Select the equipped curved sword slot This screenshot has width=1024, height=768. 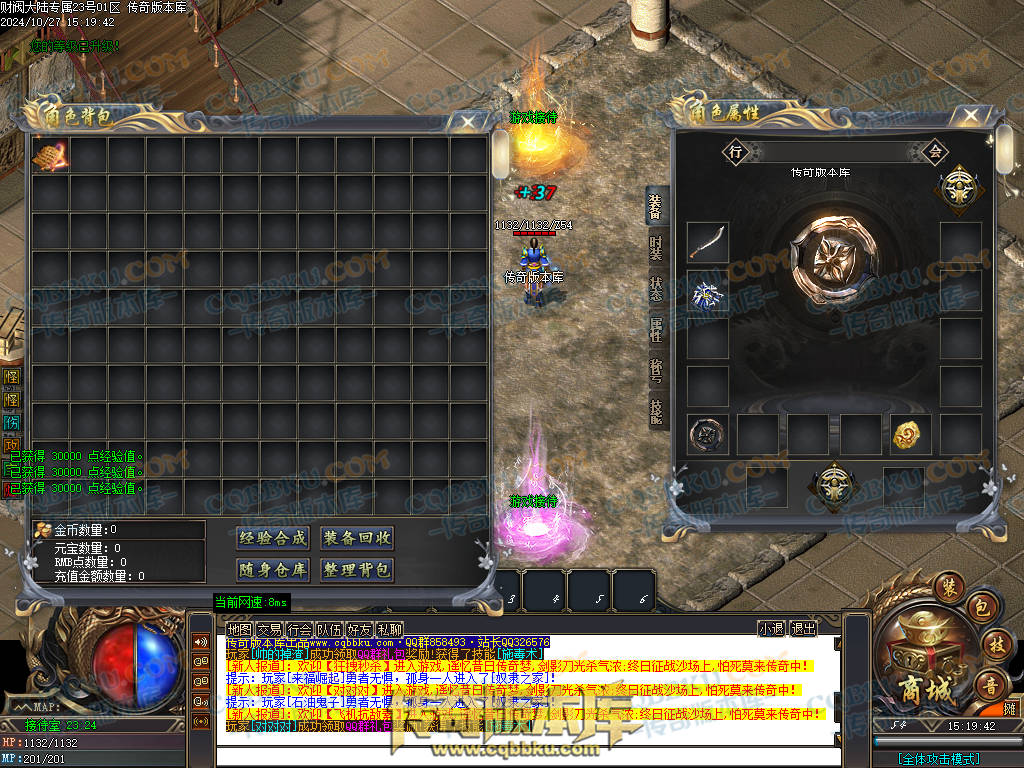pos(707,243)
